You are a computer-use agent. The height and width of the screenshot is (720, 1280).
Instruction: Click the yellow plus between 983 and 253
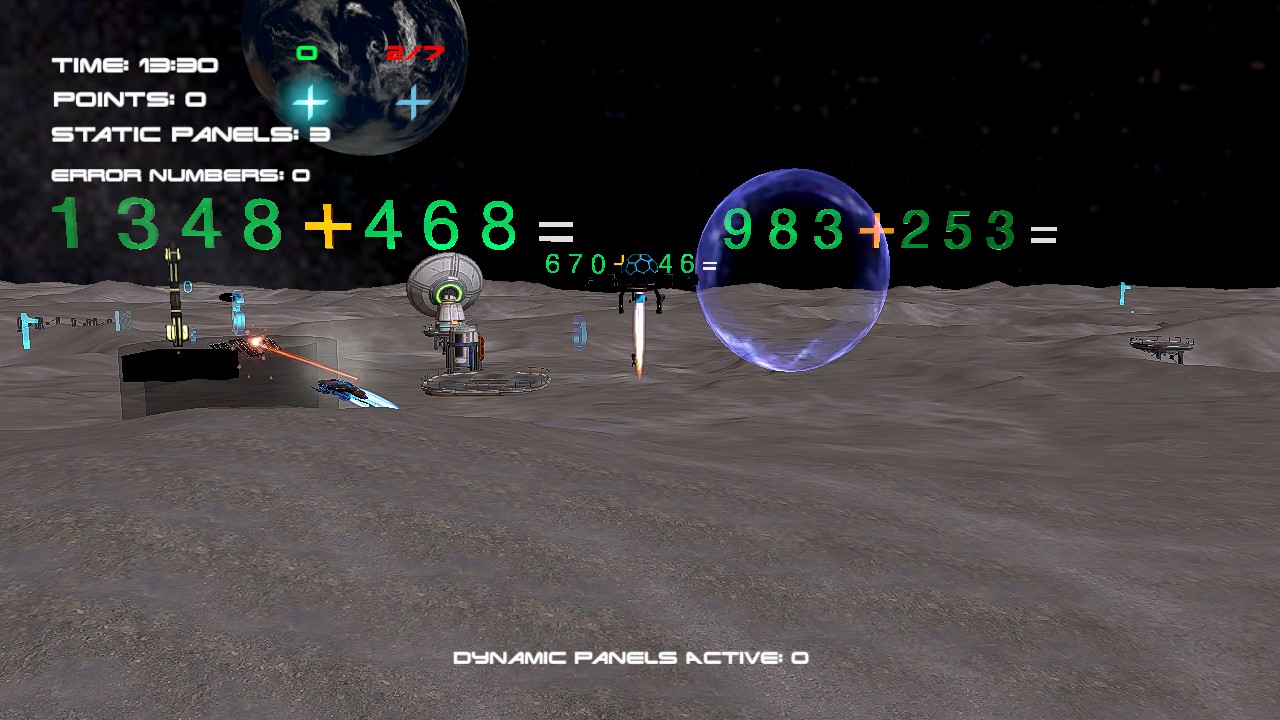click(x=876, y=230)
